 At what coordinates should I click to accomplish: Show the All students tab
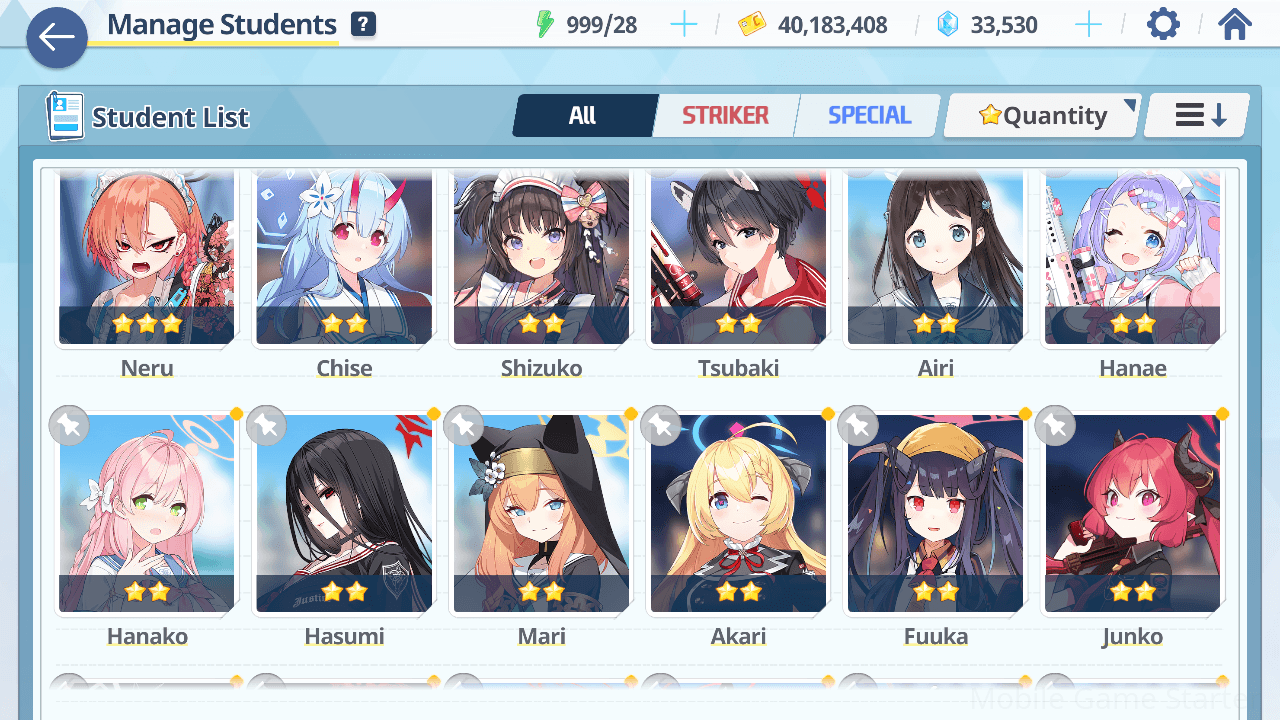pyautogui.click(x=583, y=116)
